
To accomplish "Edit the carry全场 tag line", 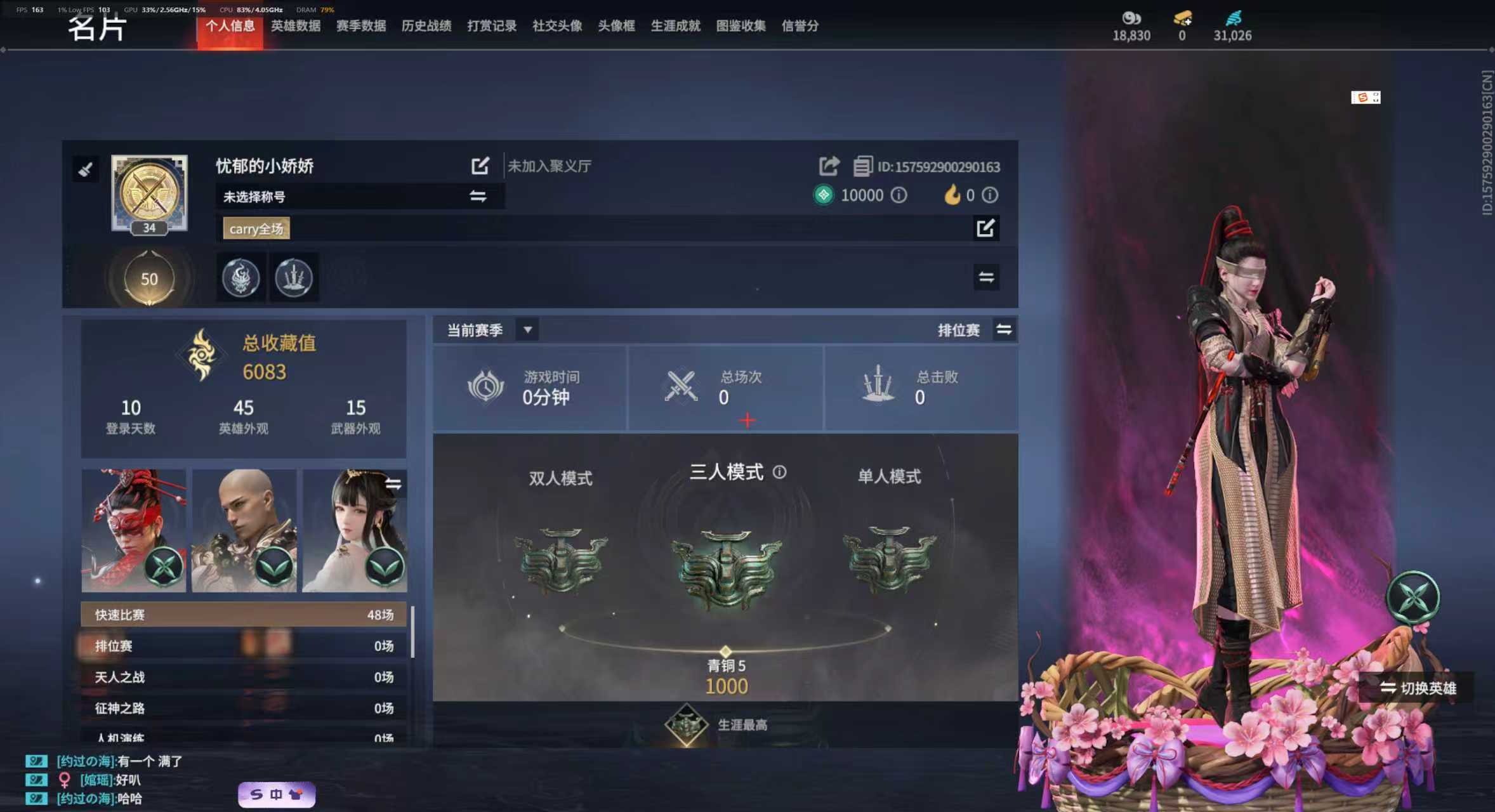I will click(985, 228).
